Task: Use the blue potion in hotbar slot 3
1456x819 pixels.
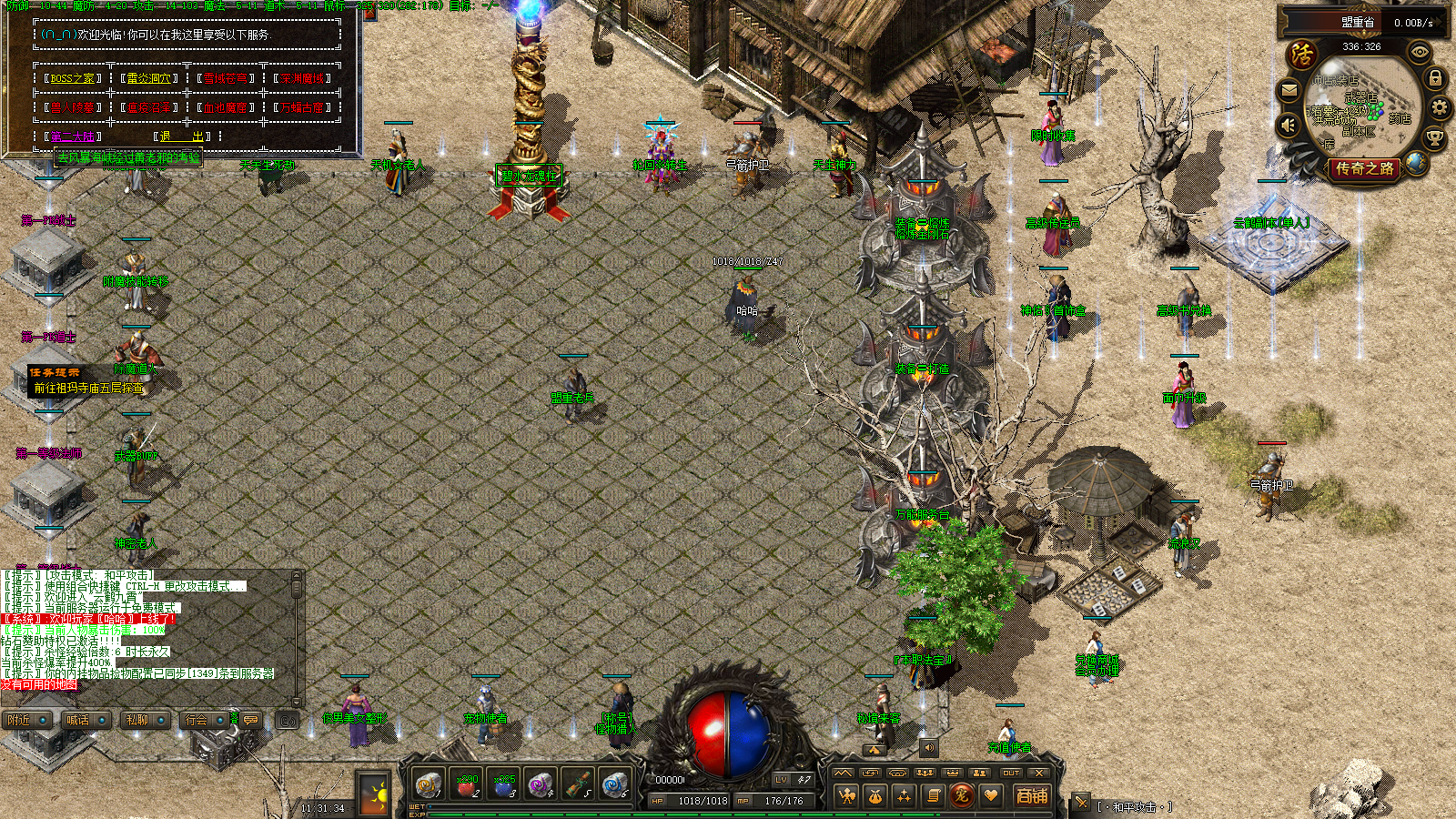Action: [503, 784]
